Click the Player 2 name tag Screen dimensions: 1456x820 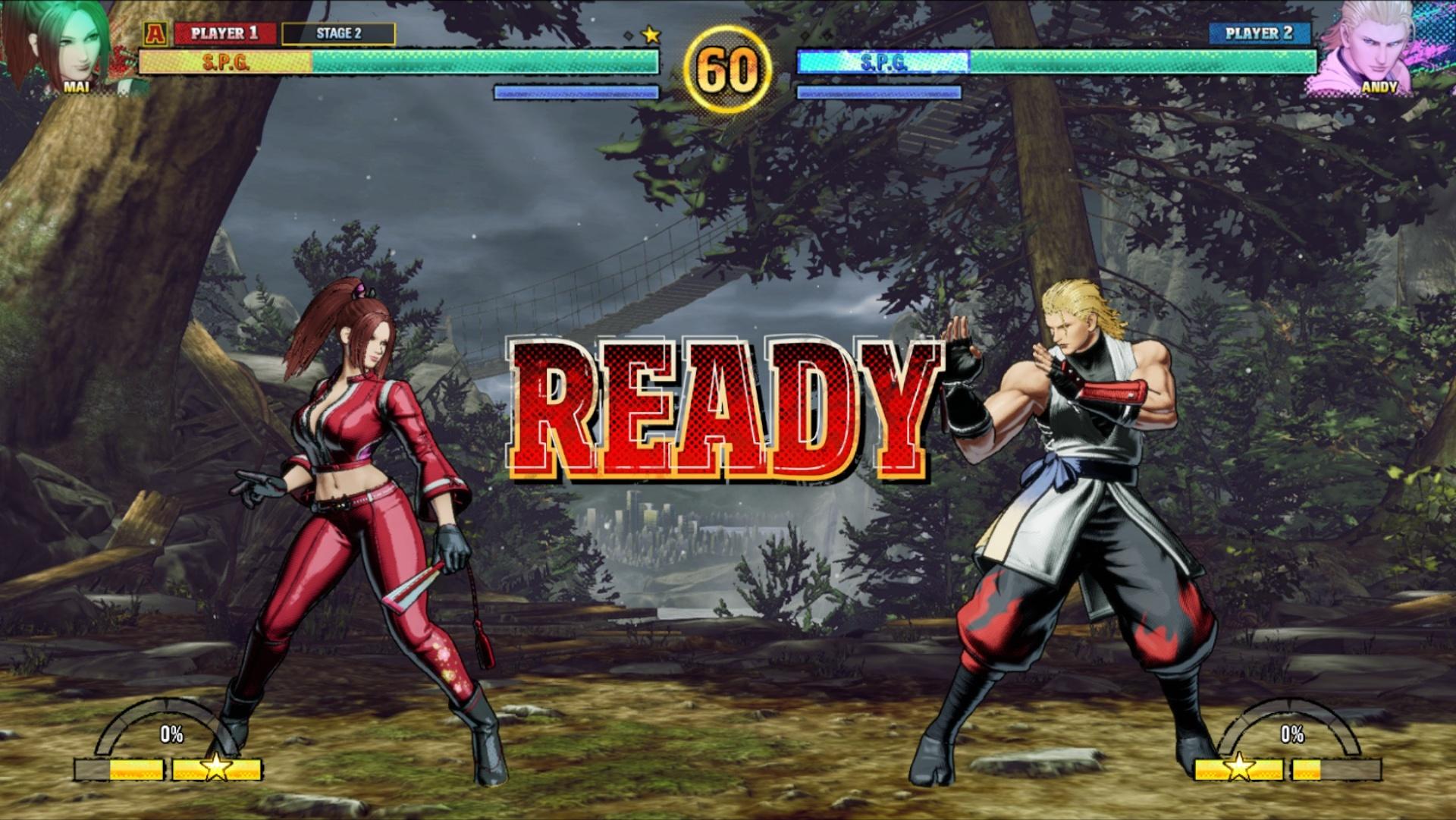[1259, 33]
